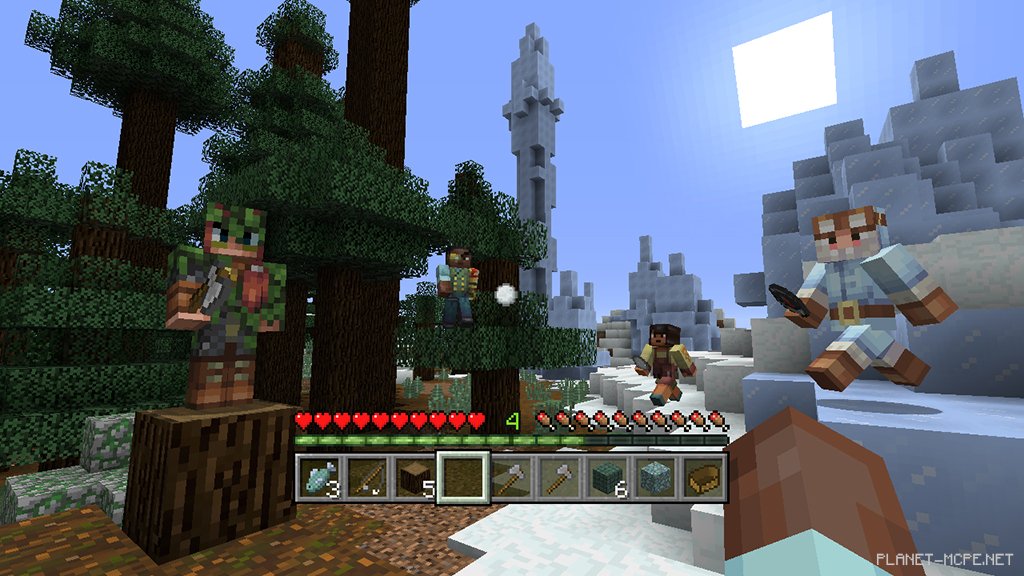Click the highlighted empty hotbar slot
The width and height of the screenshot is (1024, 576).
click(x=463, y=477)
